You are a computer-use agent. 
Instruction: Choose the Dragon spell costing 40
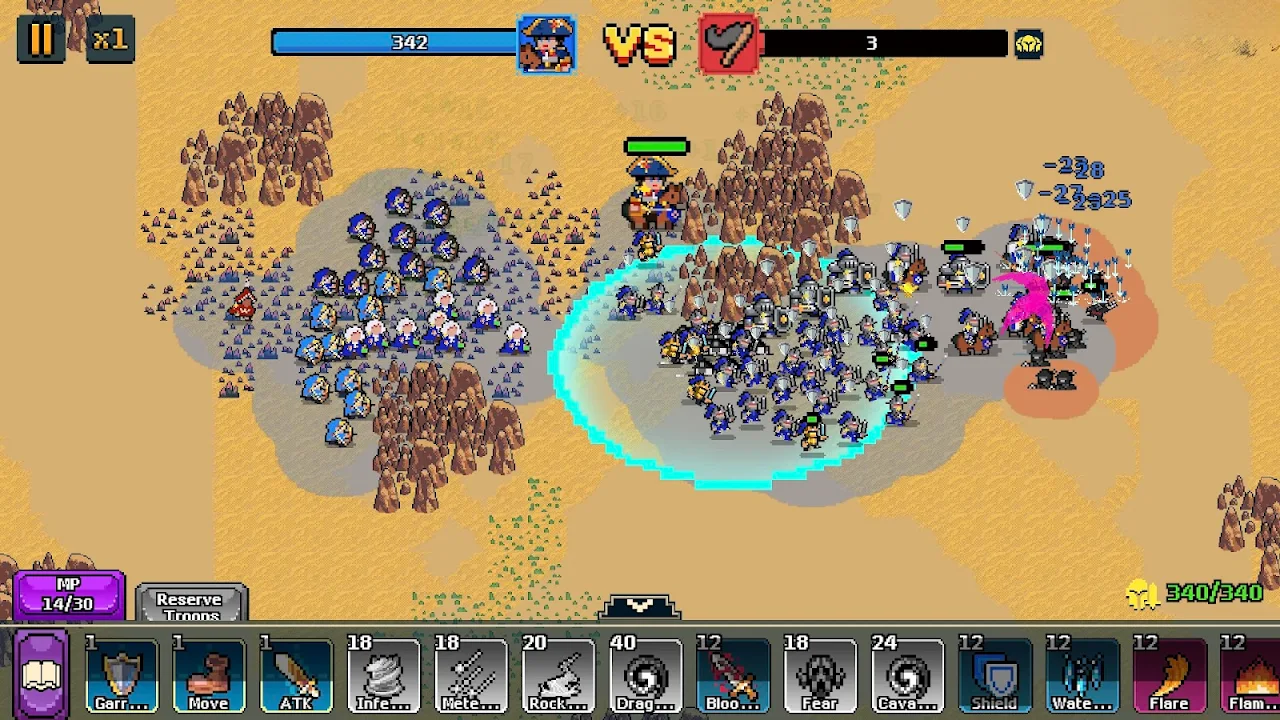coord(646,676)
